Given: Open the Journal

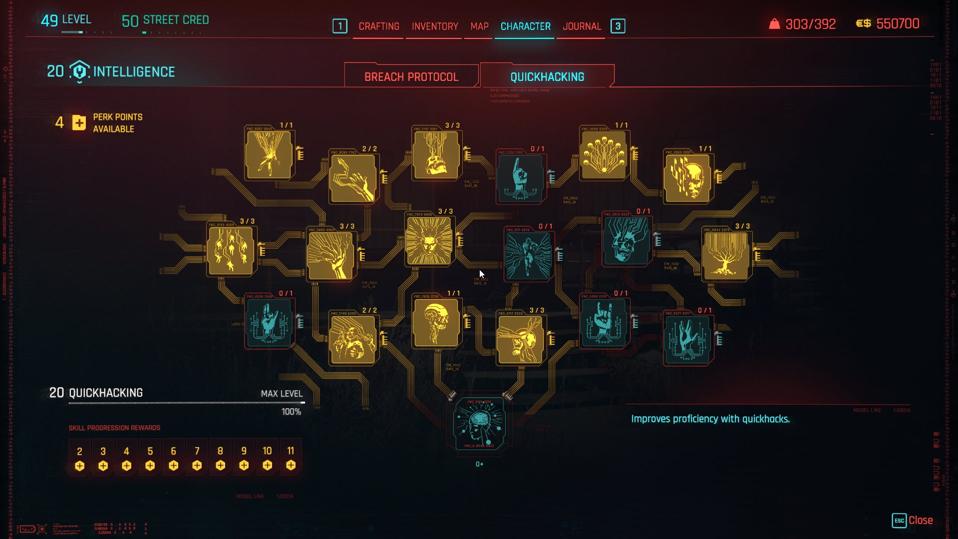Looking at the screenshot, I should click(x=582, y=26).
